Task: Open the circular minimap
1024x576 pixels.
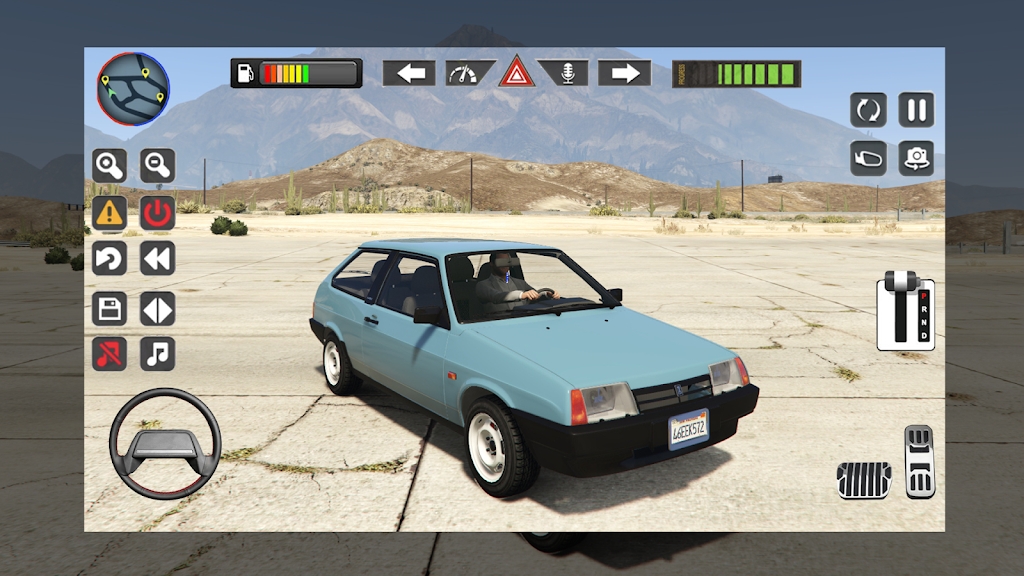Action: click(133, 88)
